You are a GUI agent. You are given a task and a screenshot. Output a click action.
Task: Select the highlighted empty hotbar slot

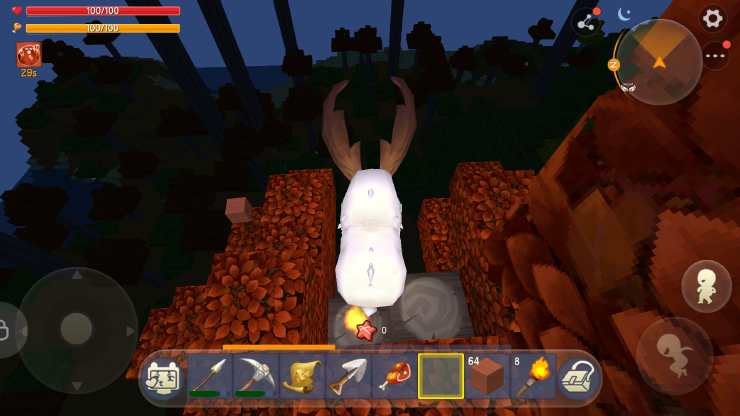[440, 377]
